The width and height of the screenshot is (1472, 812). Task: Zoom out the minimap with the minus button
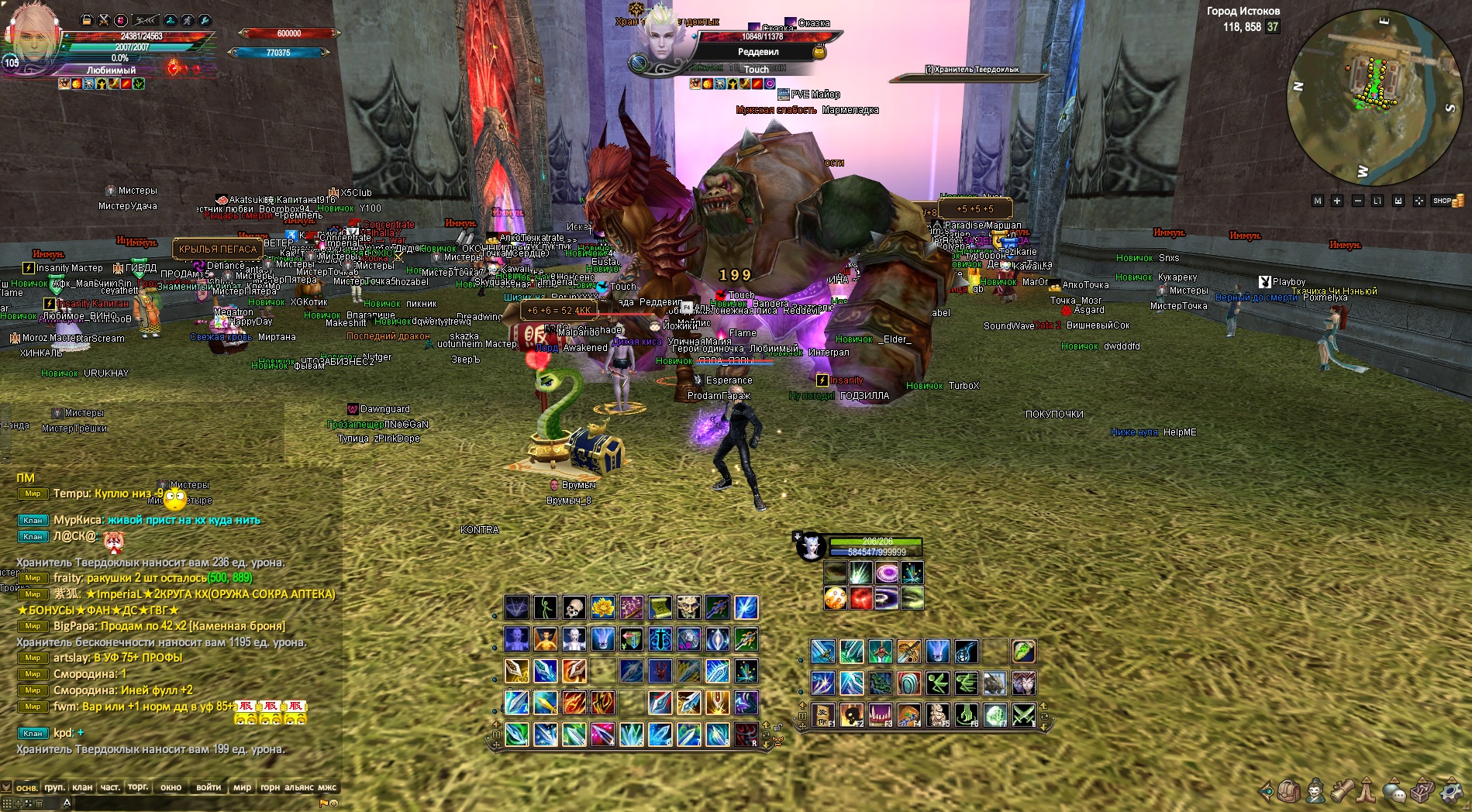1358,201
